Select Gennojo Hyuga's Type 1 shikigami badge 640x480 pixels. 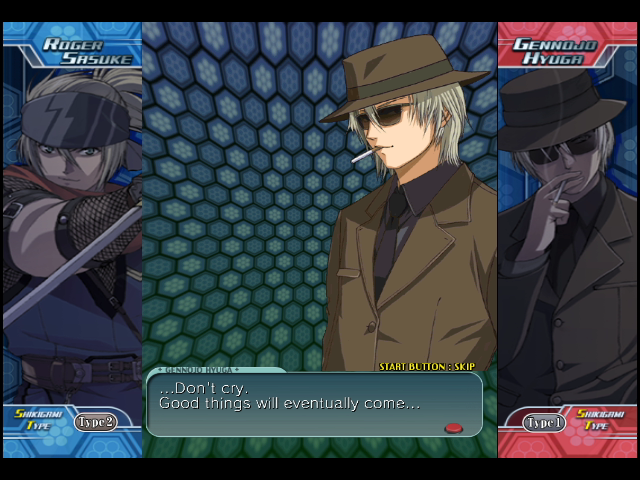tap(544, 423)
